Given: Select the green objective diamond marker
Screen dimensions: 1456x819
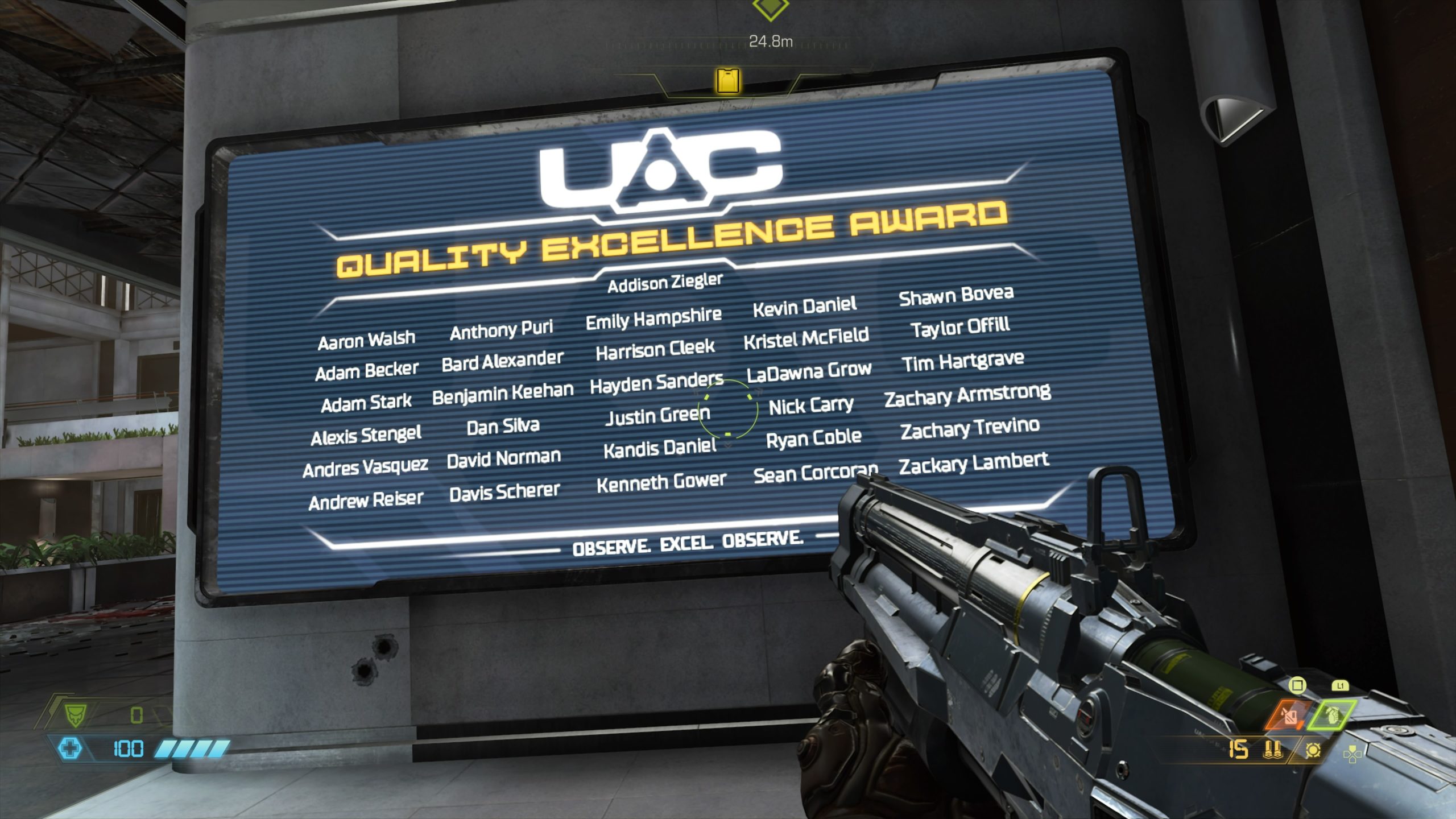Looking at the screenshot, I should 770,8.
